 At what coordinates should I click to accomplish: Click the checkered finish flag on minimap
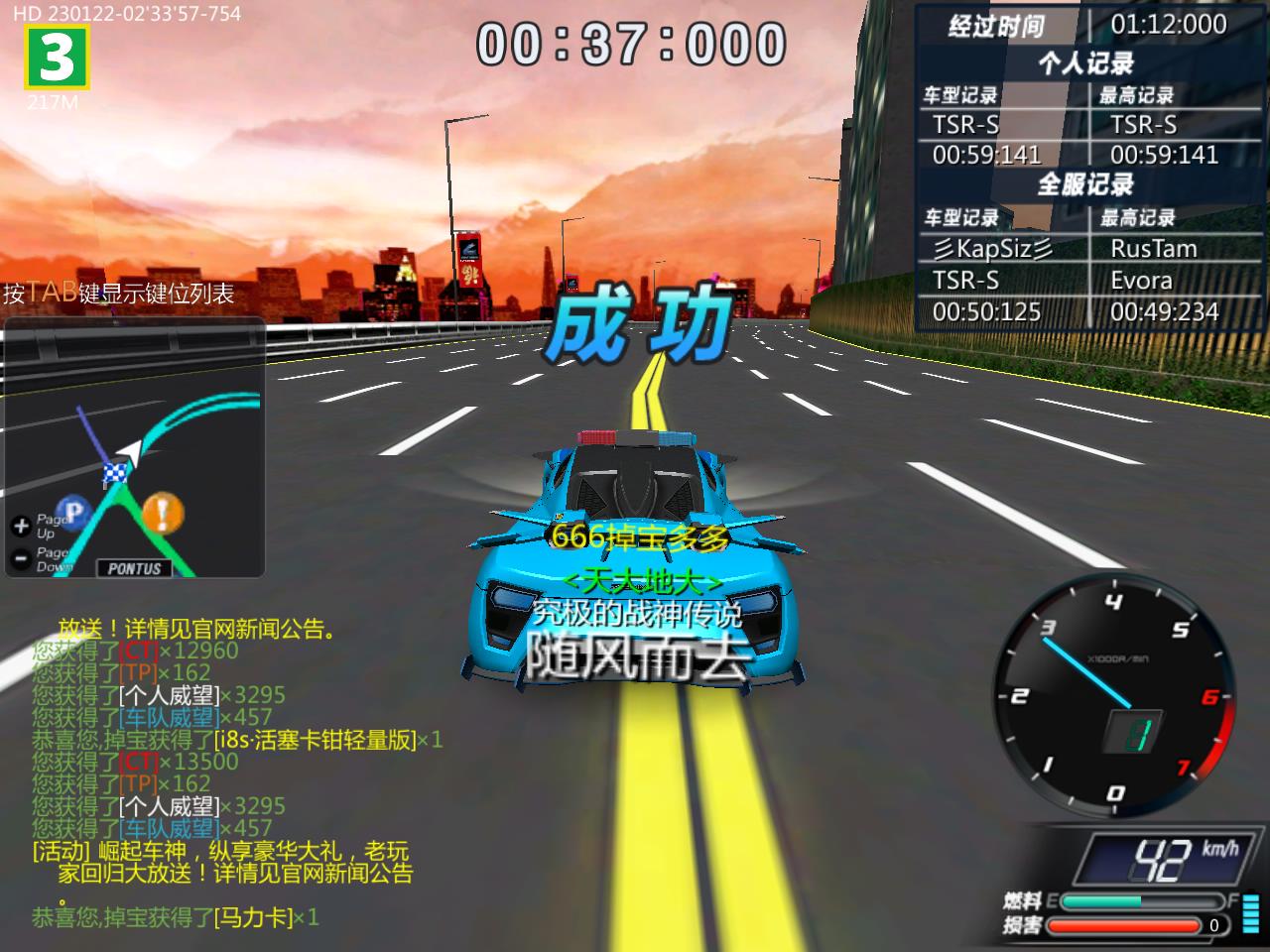115,474
